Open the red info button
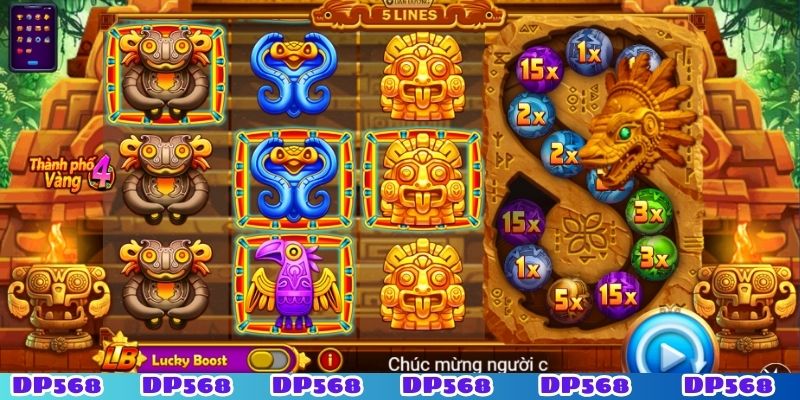The width and height of the screenshot is (800, 400). coord(325,358)
